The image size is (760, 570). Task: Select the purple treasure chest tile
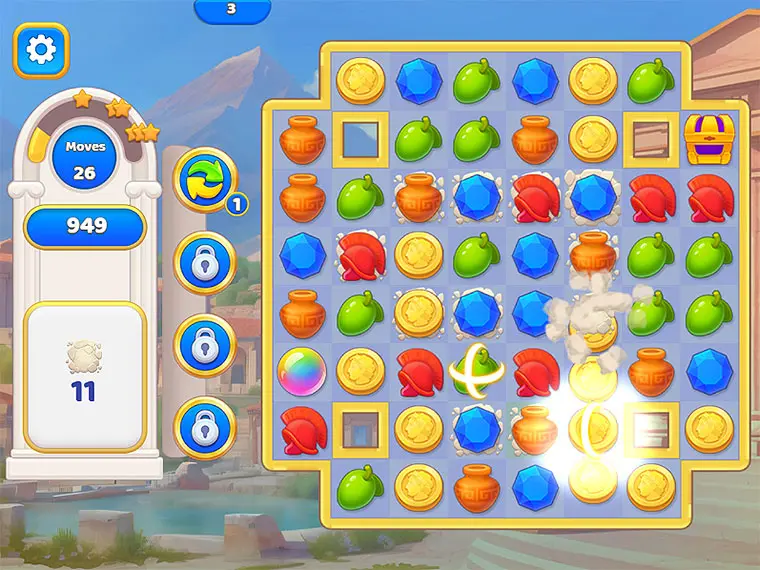(x=709, y=139)
